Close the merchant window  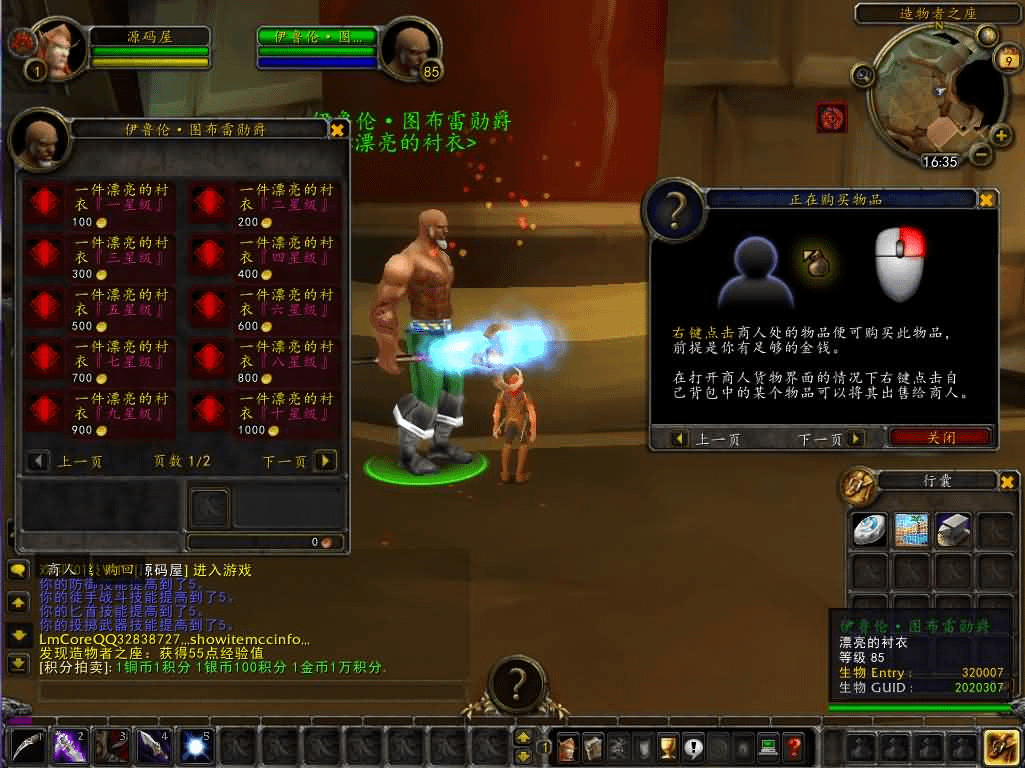[337, 130]
